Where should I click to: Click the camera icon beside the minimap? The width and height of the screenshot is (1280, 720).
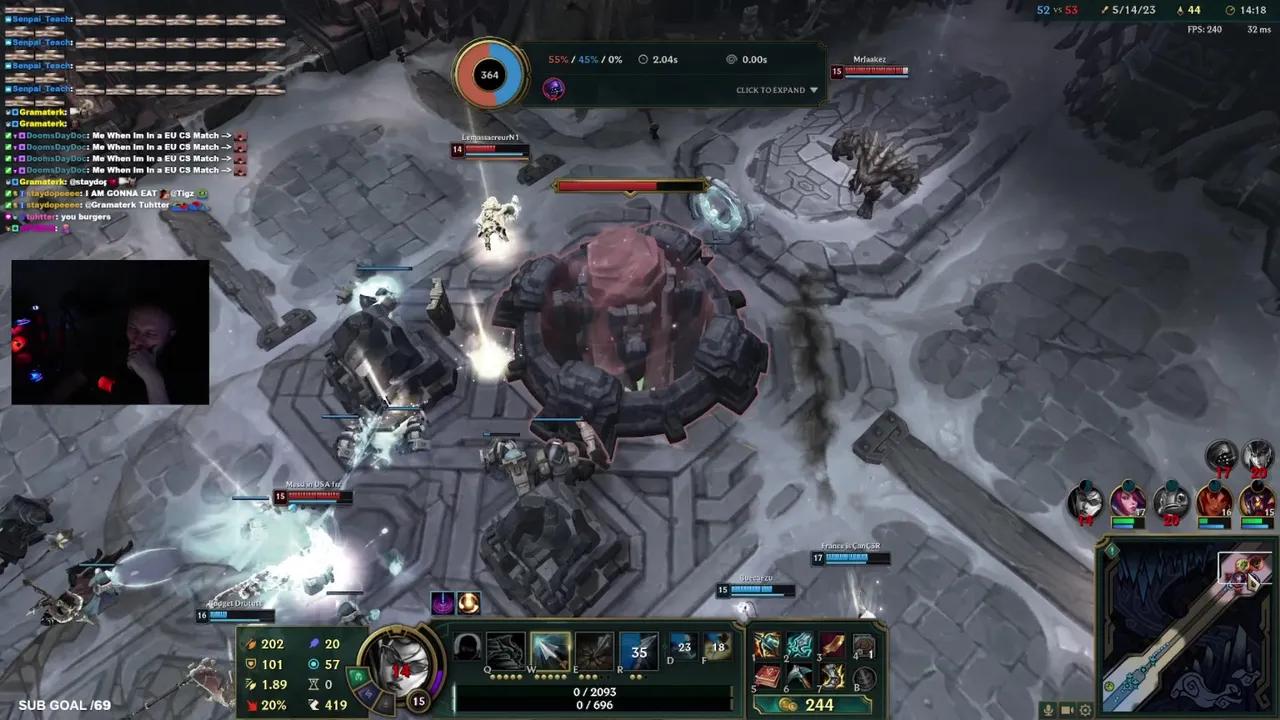[x=1067, y=710]
